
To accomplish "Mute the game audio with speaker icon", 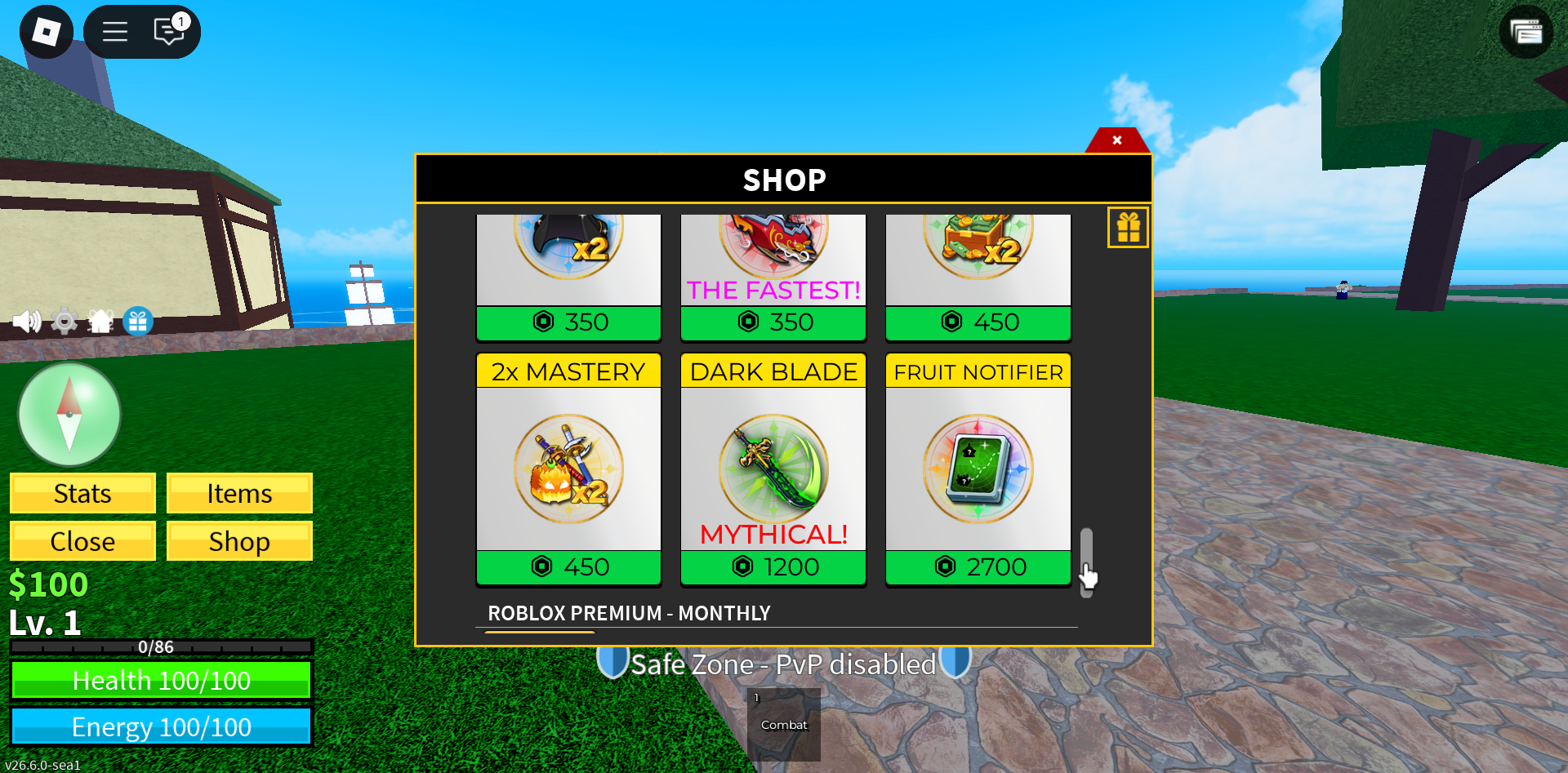I will pos(27,321).
